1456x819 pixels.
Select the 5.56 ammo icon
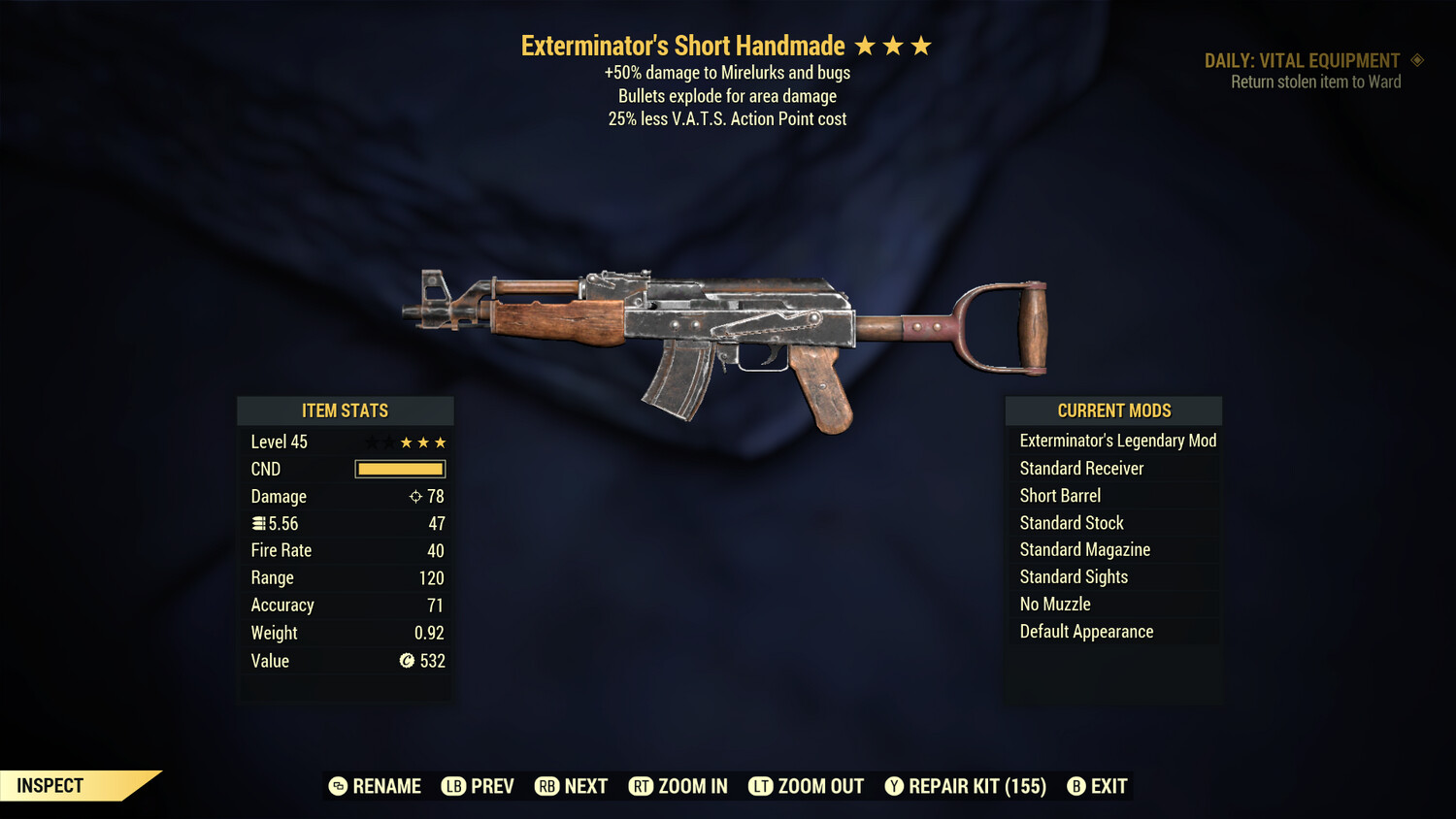[x=258, y=523]
